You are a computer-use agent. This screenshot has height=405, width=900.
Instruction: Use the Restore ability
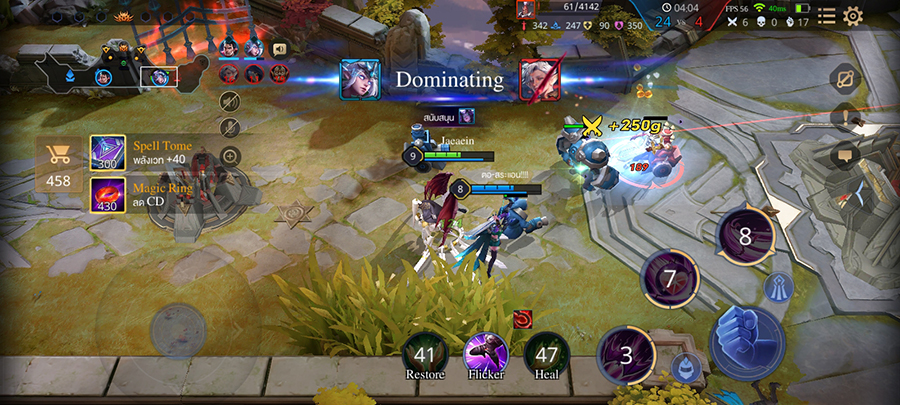pyautogui.click(x=425, y=354)
